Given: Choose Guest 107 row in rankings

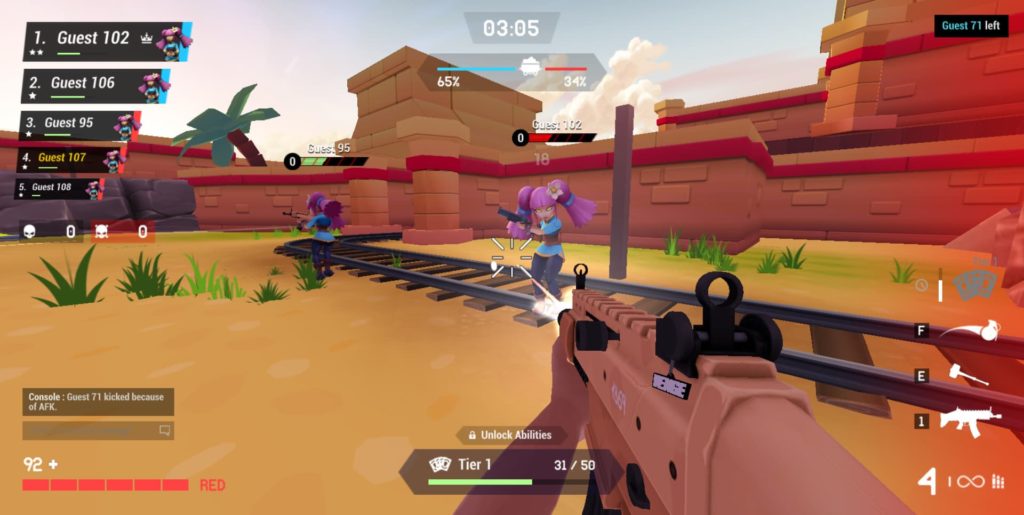Looking at the screenshot, I should click(x=70, y=159).
